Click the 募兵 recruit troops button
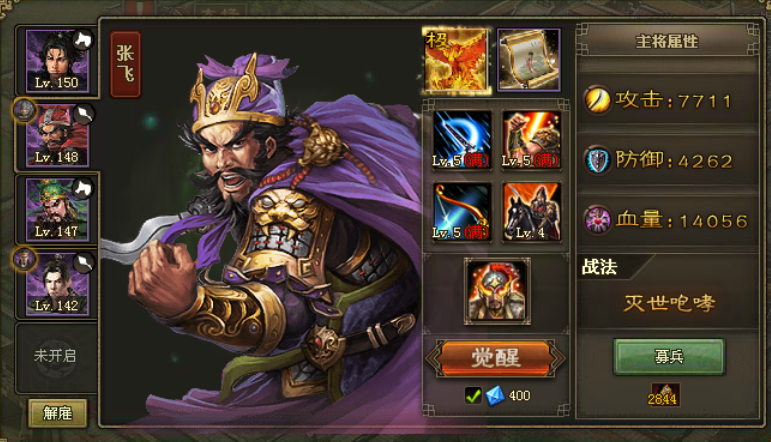 (x=668, y=356)
